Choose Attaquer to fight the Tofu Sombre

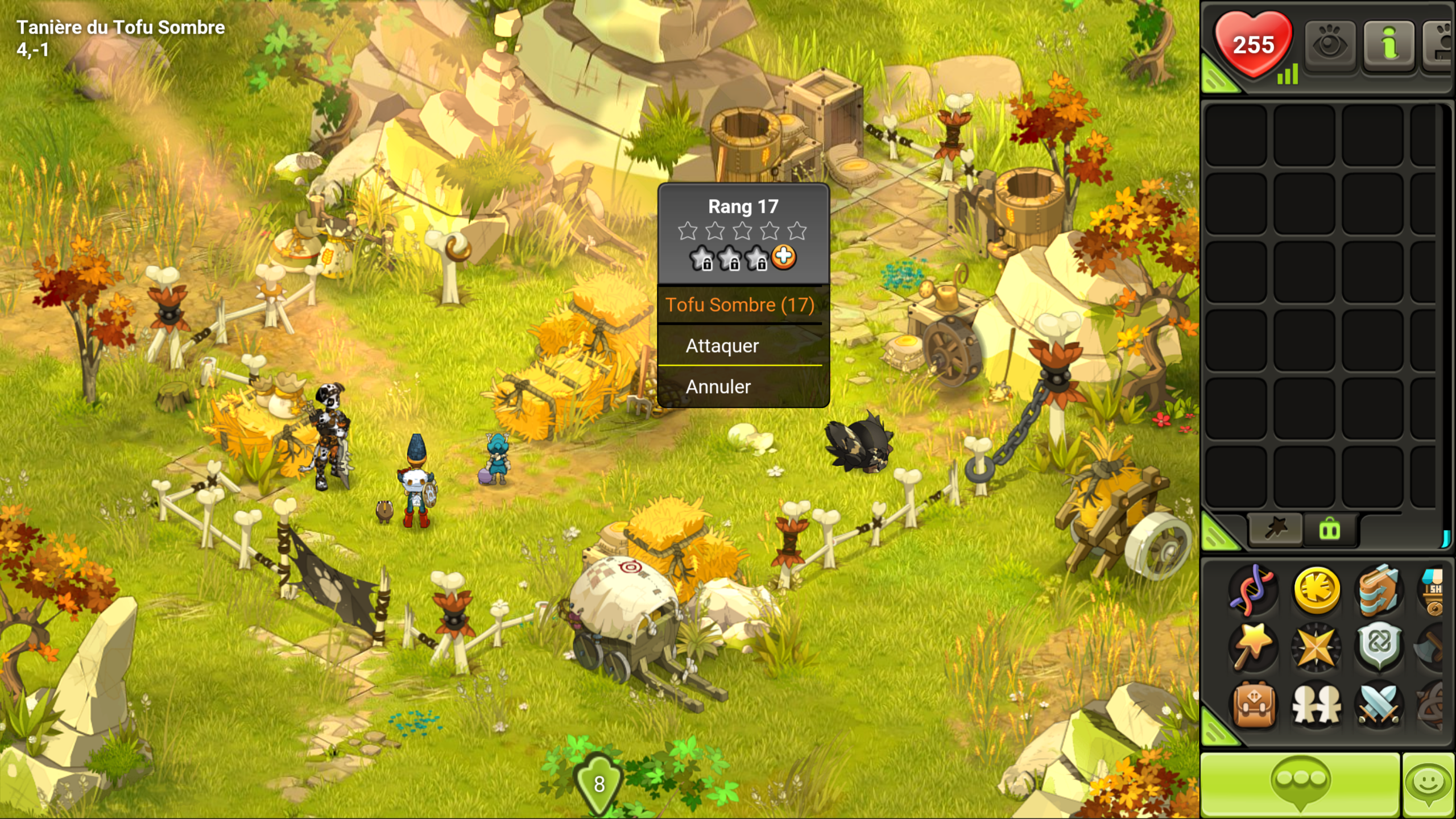point(722,346)
